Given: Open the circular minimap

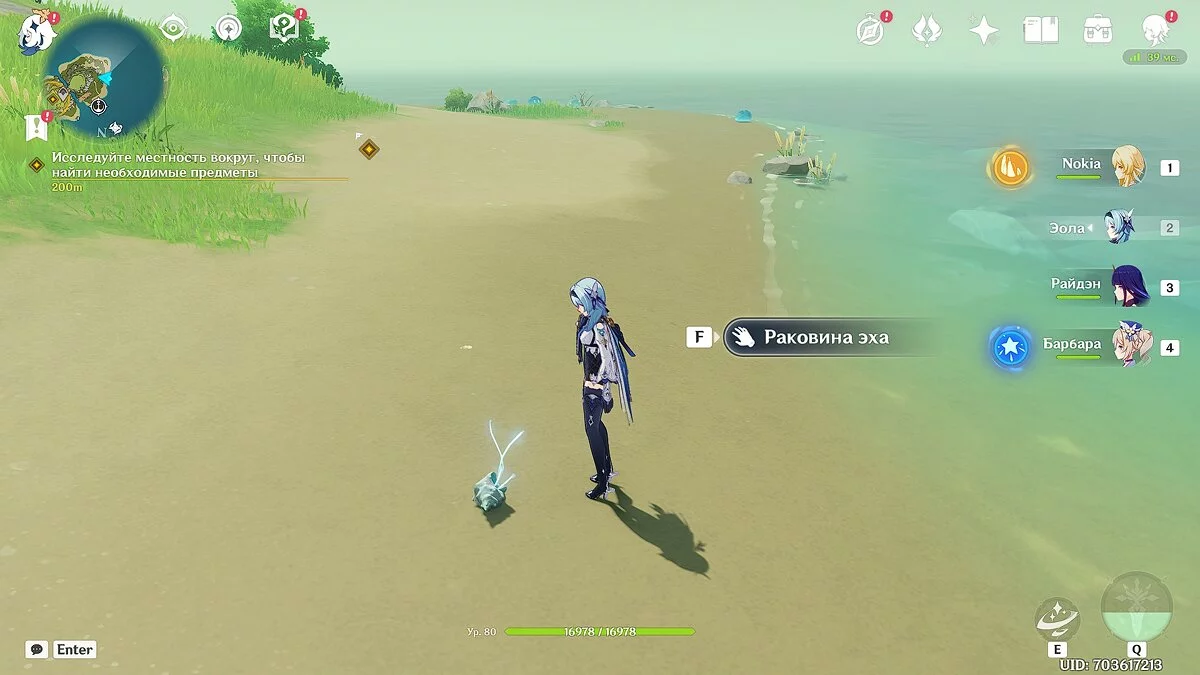Looking at the screenshot, I should point(107,78).
